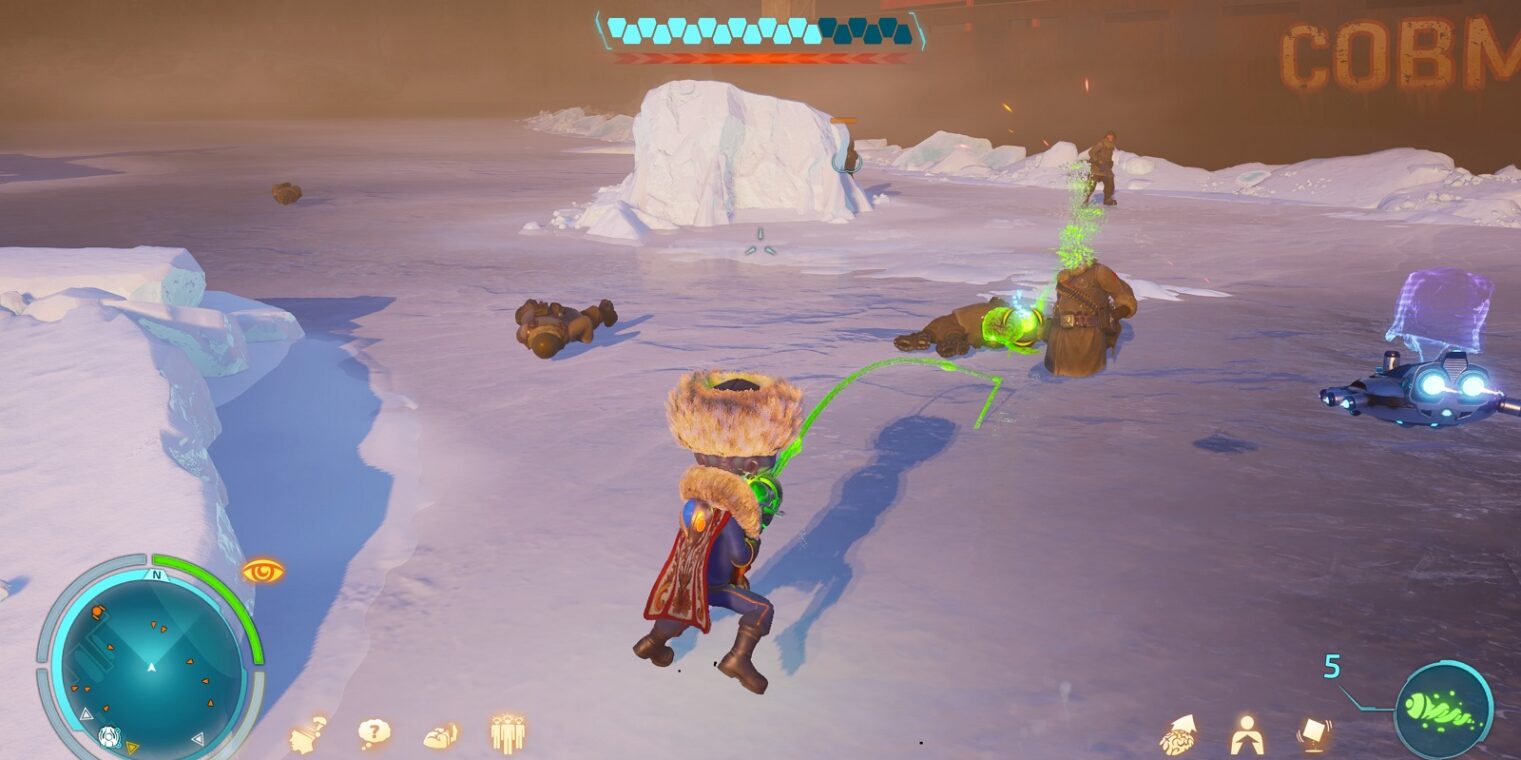
Task: Select the orange eye vision icon
Action: coord(262,572)
